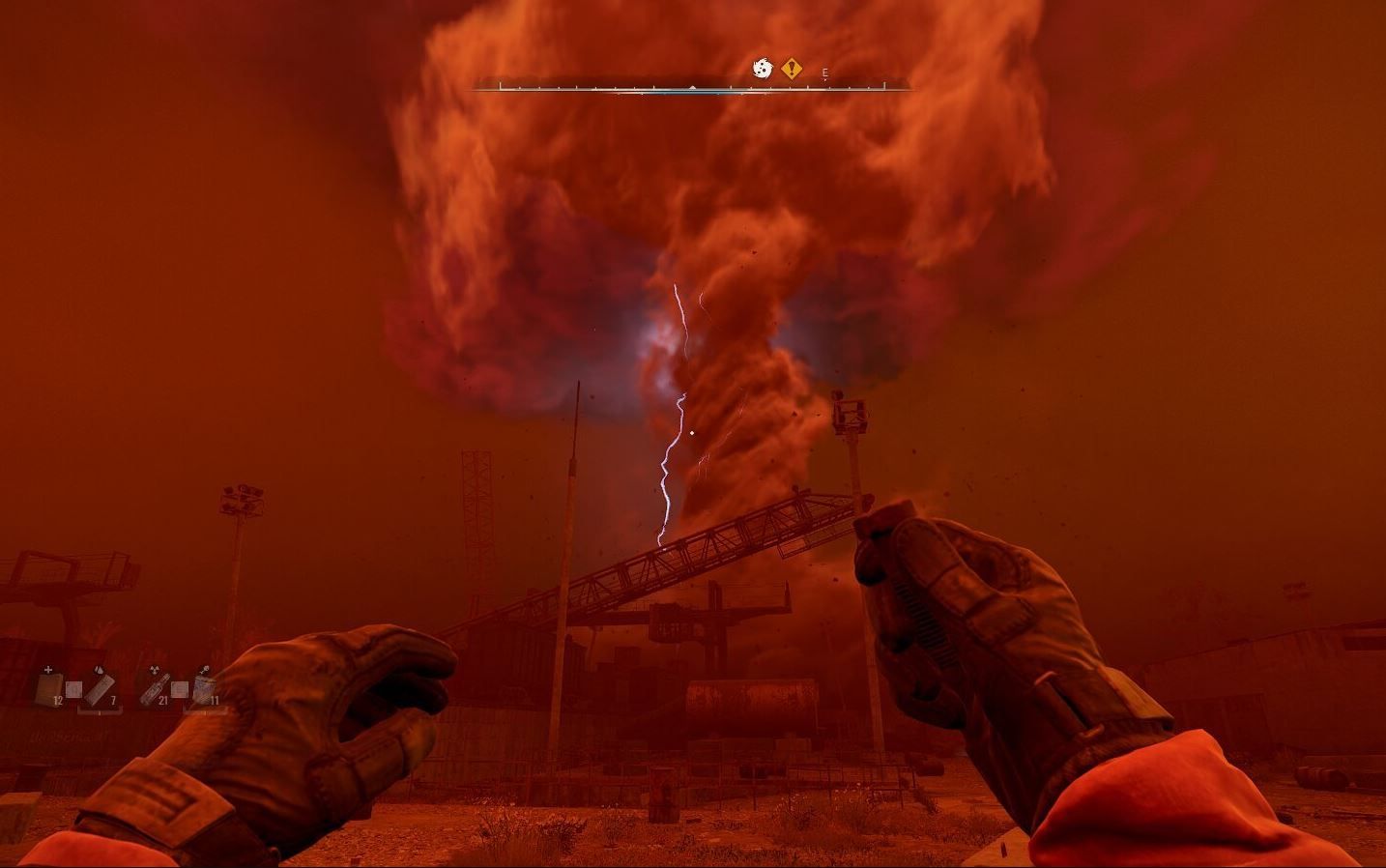
Task: Click the storm warning icon on the compass
Action: tap(762, 69)
